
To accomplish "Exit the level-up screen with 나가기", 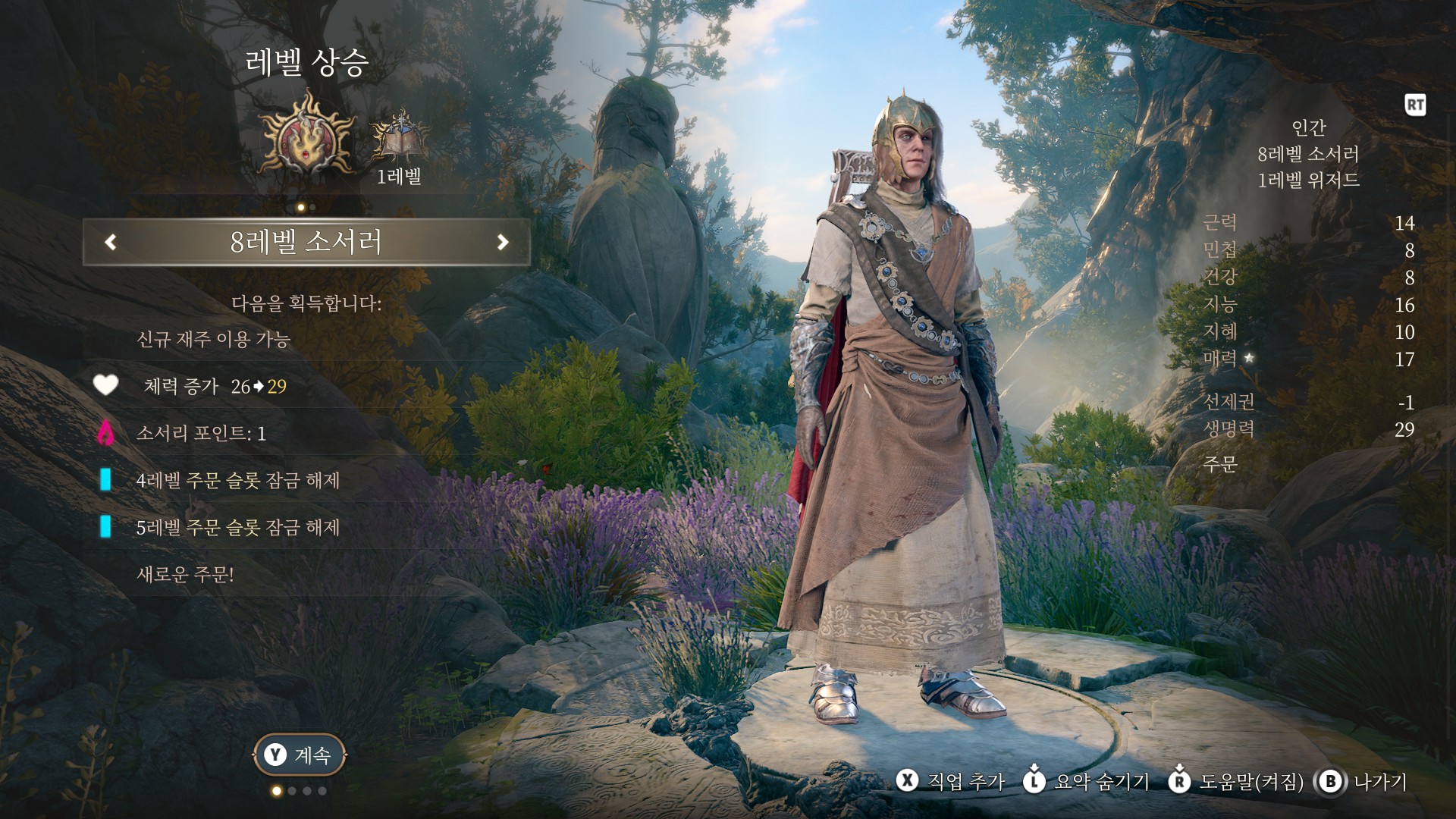I will (x=1363, y=781).
